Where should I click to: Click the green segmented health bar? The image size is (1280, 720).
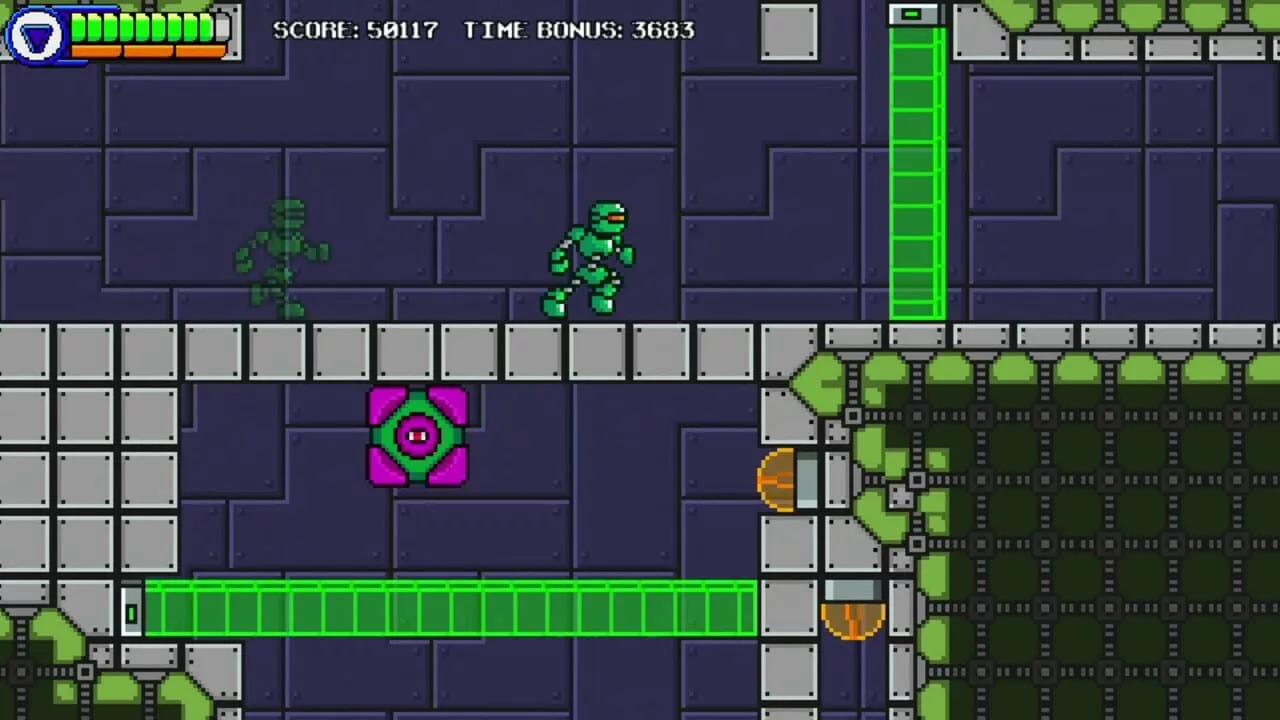pyautogui.click(x=140, y=26)
